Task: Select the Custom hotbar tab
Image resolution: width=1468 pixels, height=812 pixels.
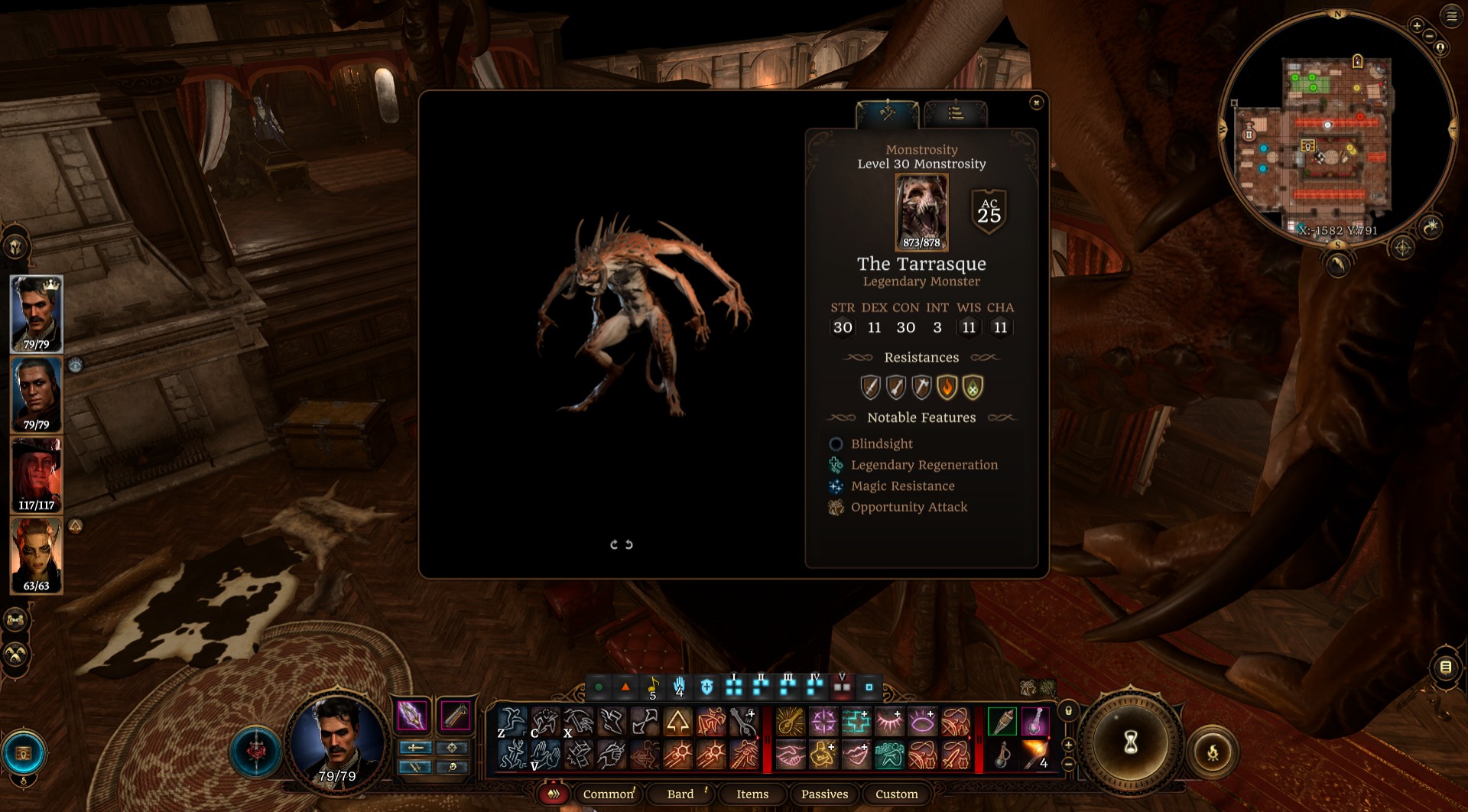Action: pyautogui.click(x=896, y=794)
